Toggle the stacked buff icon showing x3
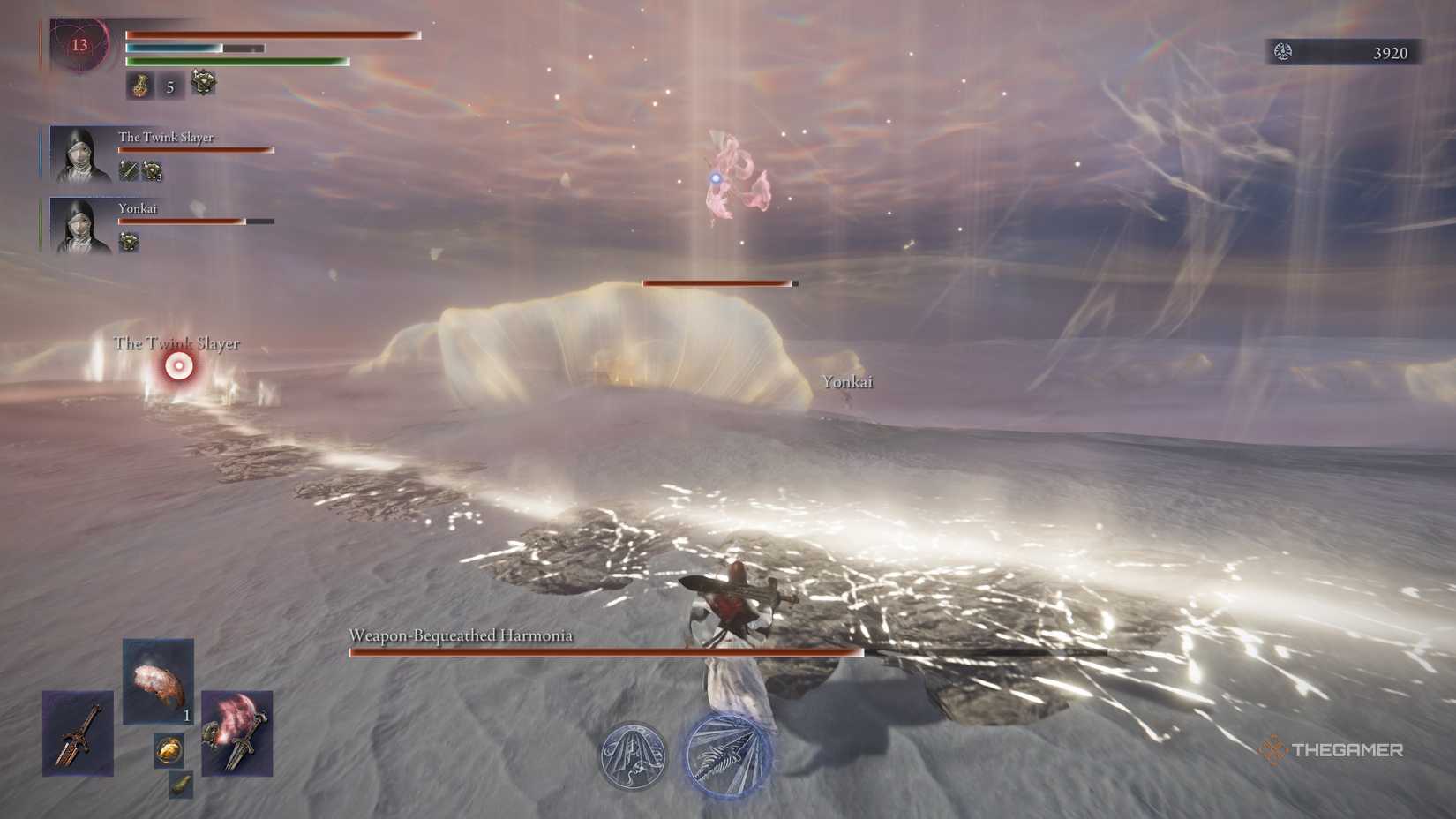Image resolution: width=1456 pixels, height=819 pixels. coord(152,170)
